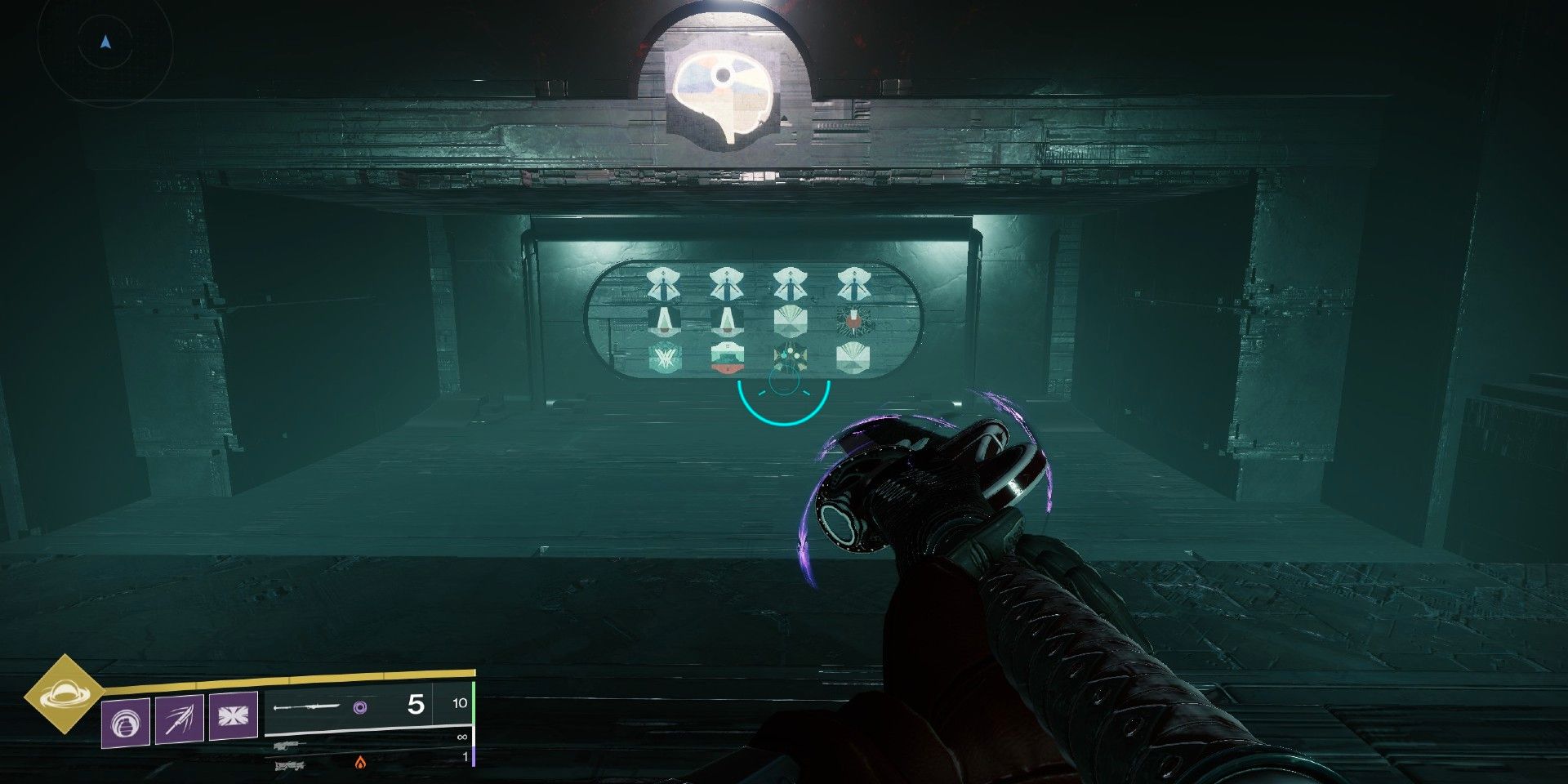Select the Hive sword crest symbol bottom-left of wall
The image size is (1568, 784).
(663, 358)
